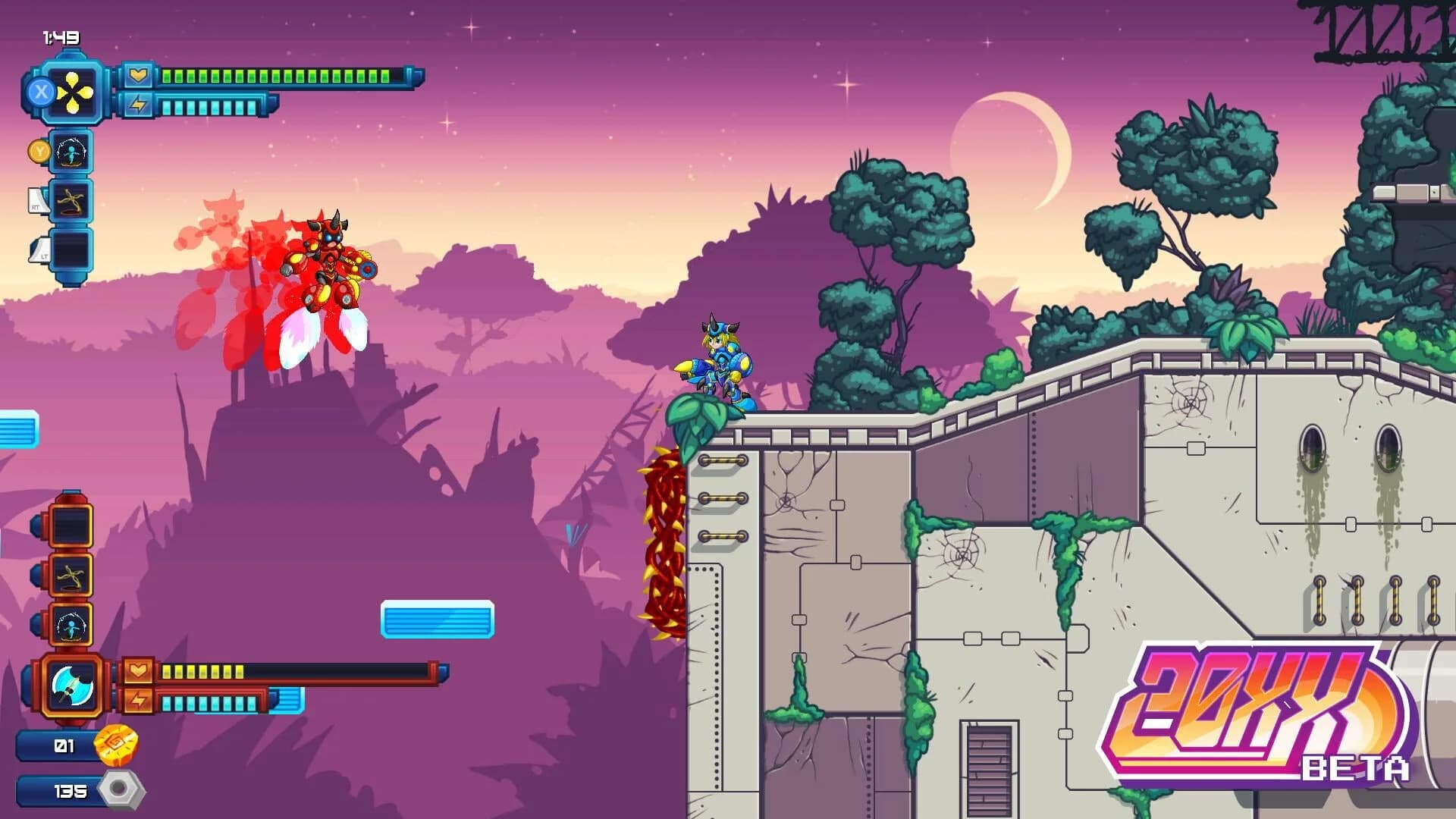Click the lightning bolt icon on the blue energy bar
Screen dimensions: 1456x819
pos(138,104)
